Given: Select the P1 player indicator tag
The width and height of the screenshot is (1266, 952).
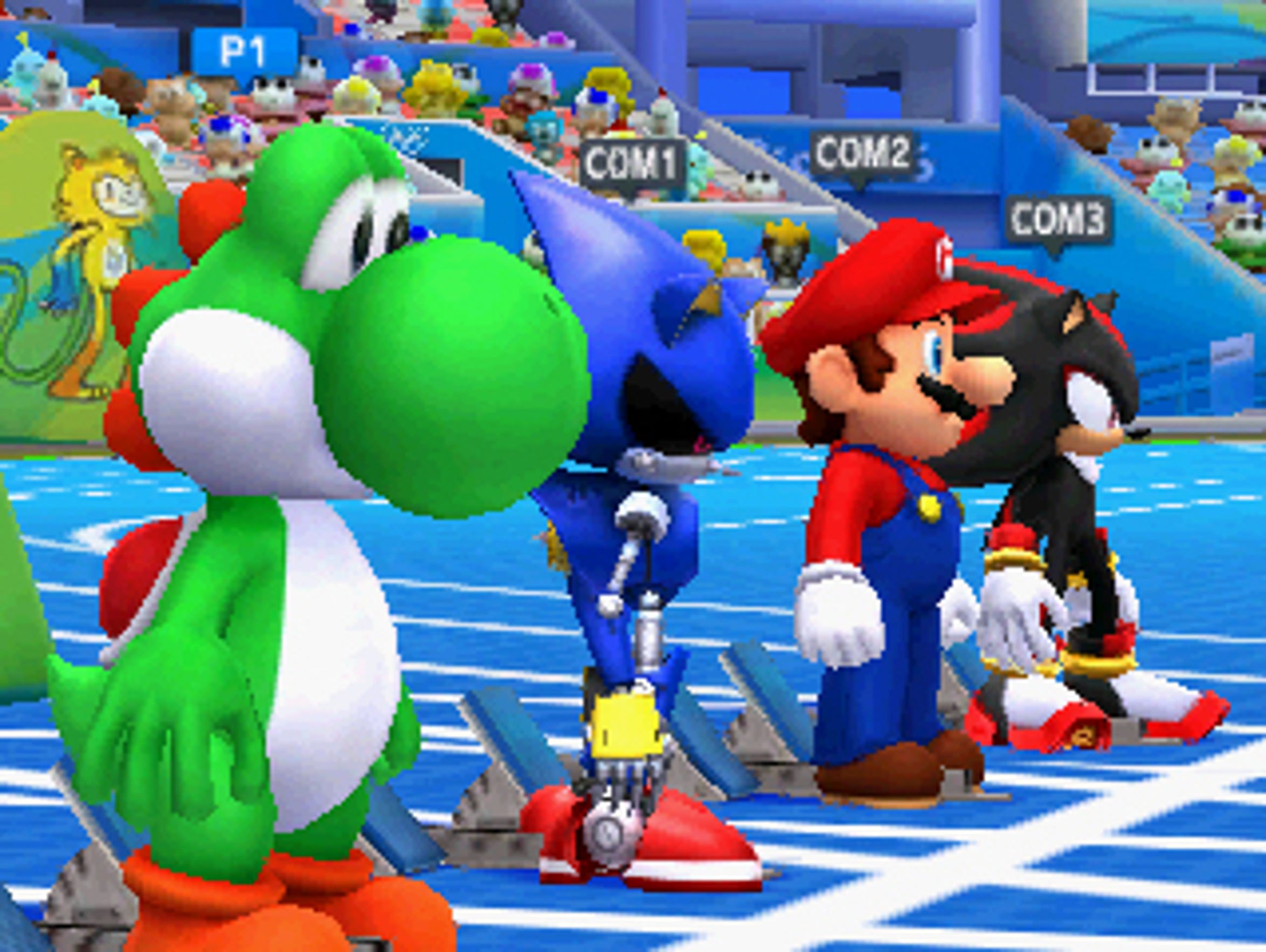Looking at the screenshot, I should [239, 49].
